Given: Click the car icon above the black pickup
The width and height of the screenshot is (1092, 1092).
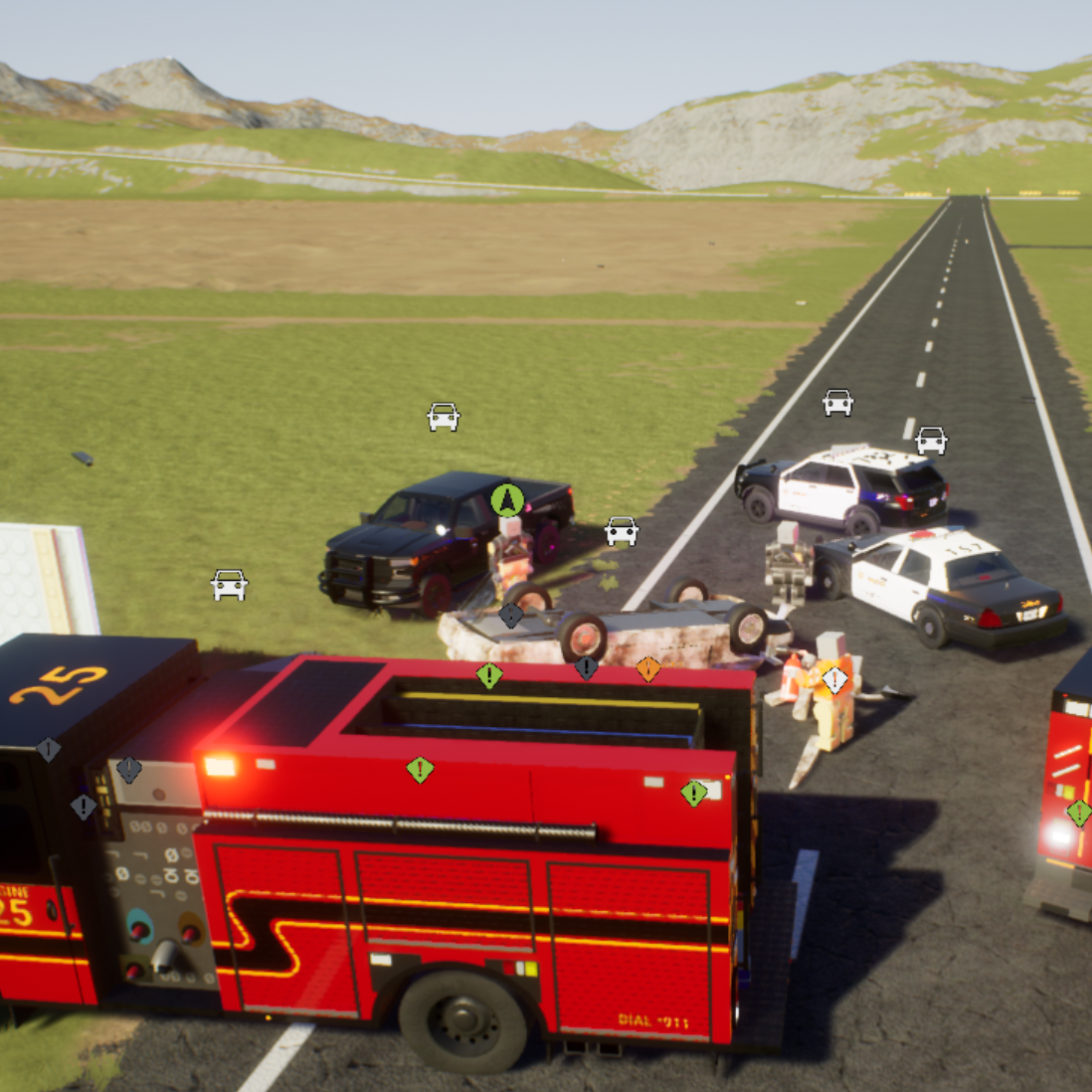Looking at the screenshot, I should [444, 416].
